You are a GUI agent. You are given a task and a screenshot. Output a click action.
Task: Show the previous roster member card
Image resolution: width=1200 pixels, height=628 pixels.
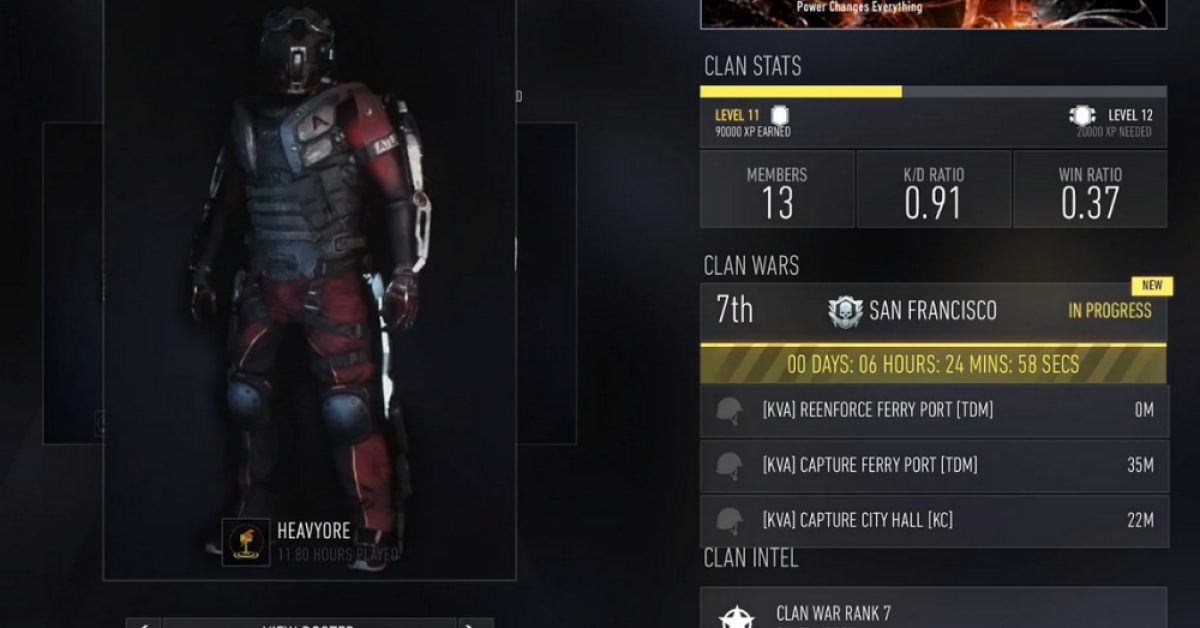(x=143, y=623)
